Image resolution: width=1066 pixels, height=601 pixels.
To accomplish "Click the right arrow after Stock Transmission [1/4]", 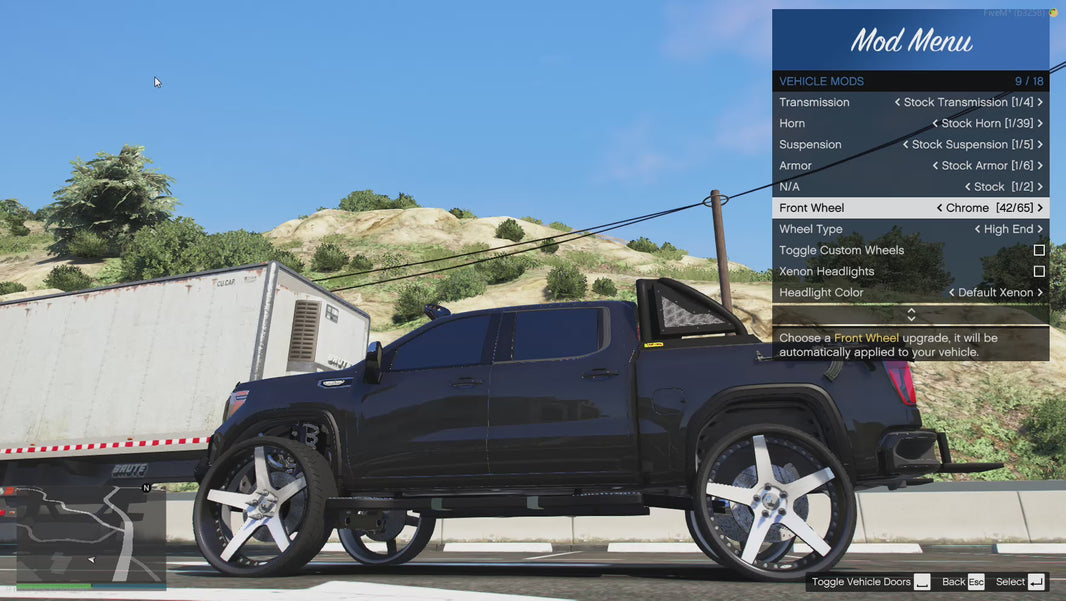I will click(1040, 102).
